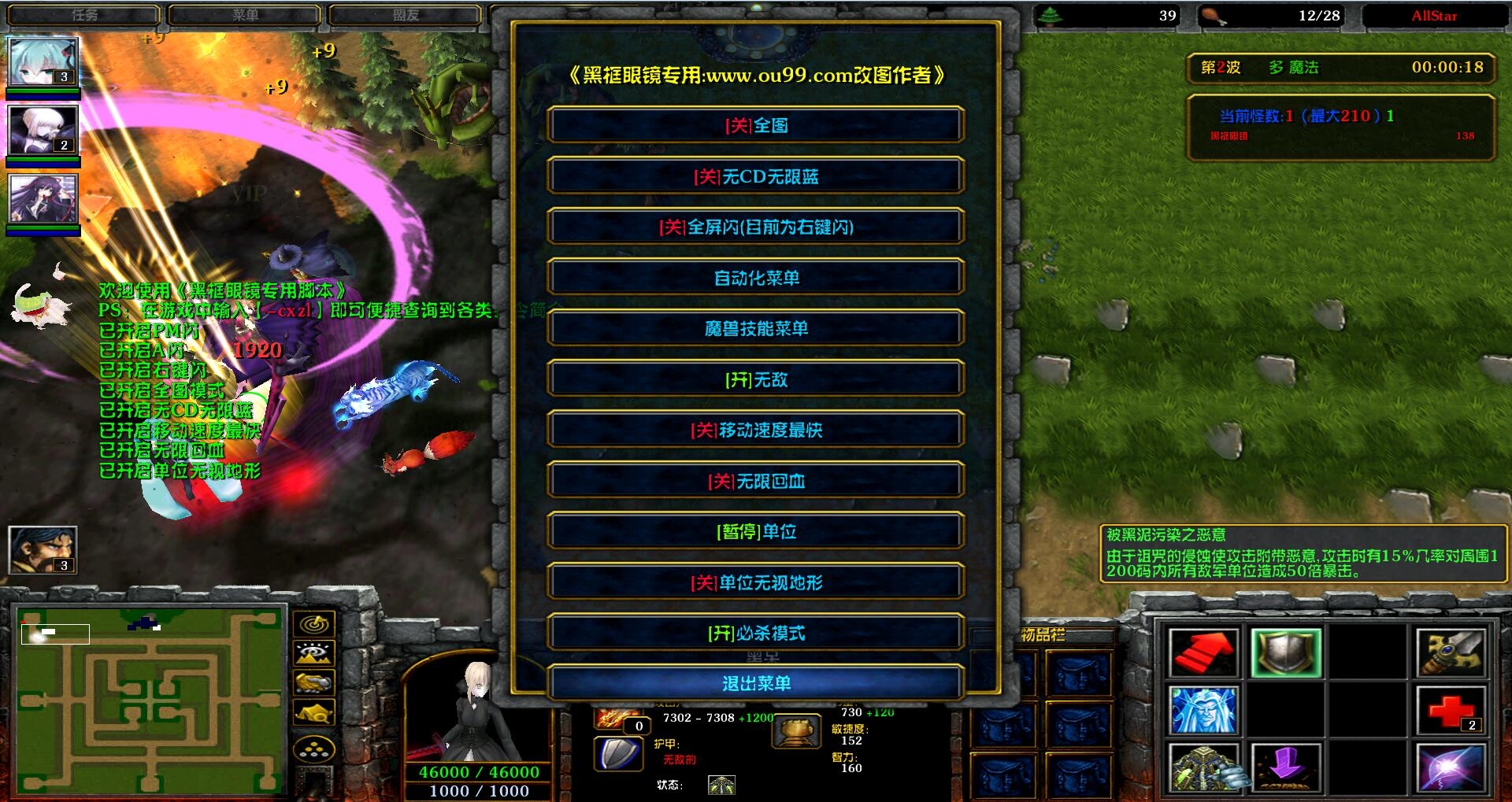
Task: Open the 自动化菜单 submenu
Action: pos(756,277)
